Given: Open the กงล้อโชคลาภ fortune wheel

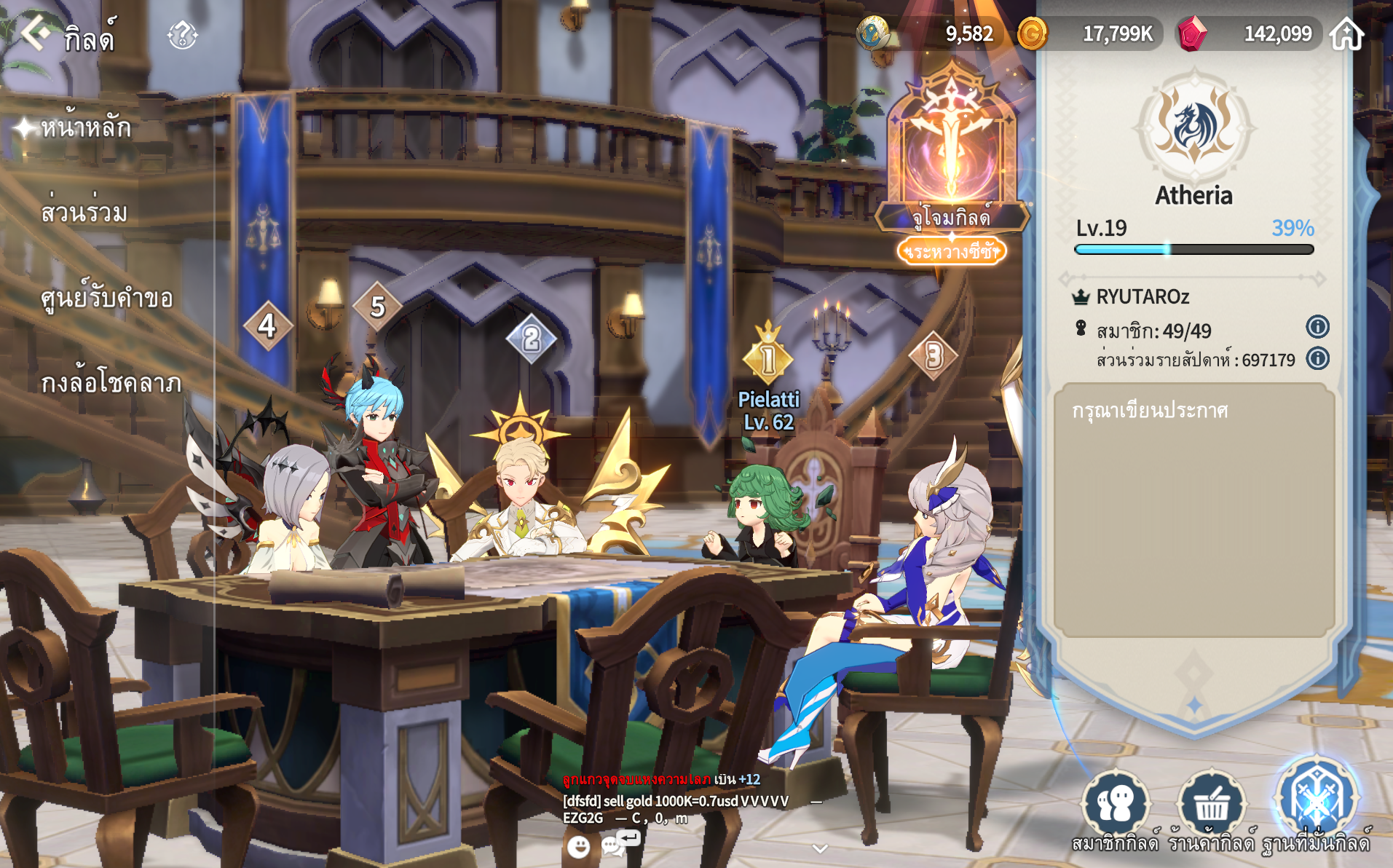Looking at the screenshot, I should 111,383.
